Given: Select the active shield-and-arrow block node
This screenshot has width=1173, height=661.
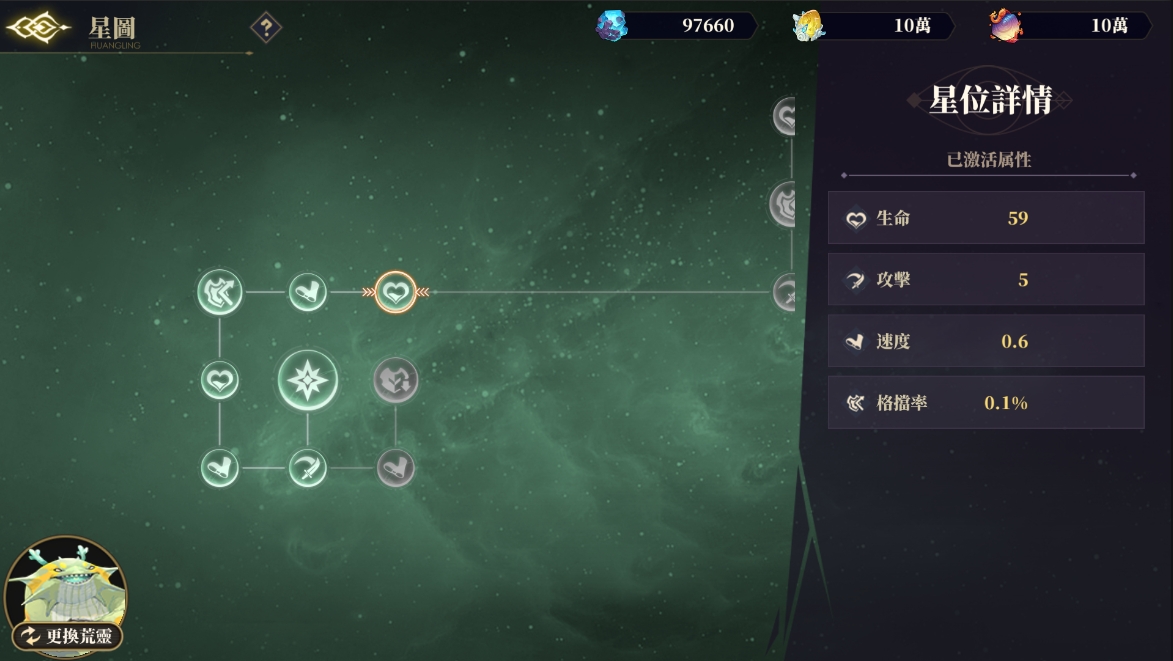Looking at the screenshot, I should pos(219,293).
